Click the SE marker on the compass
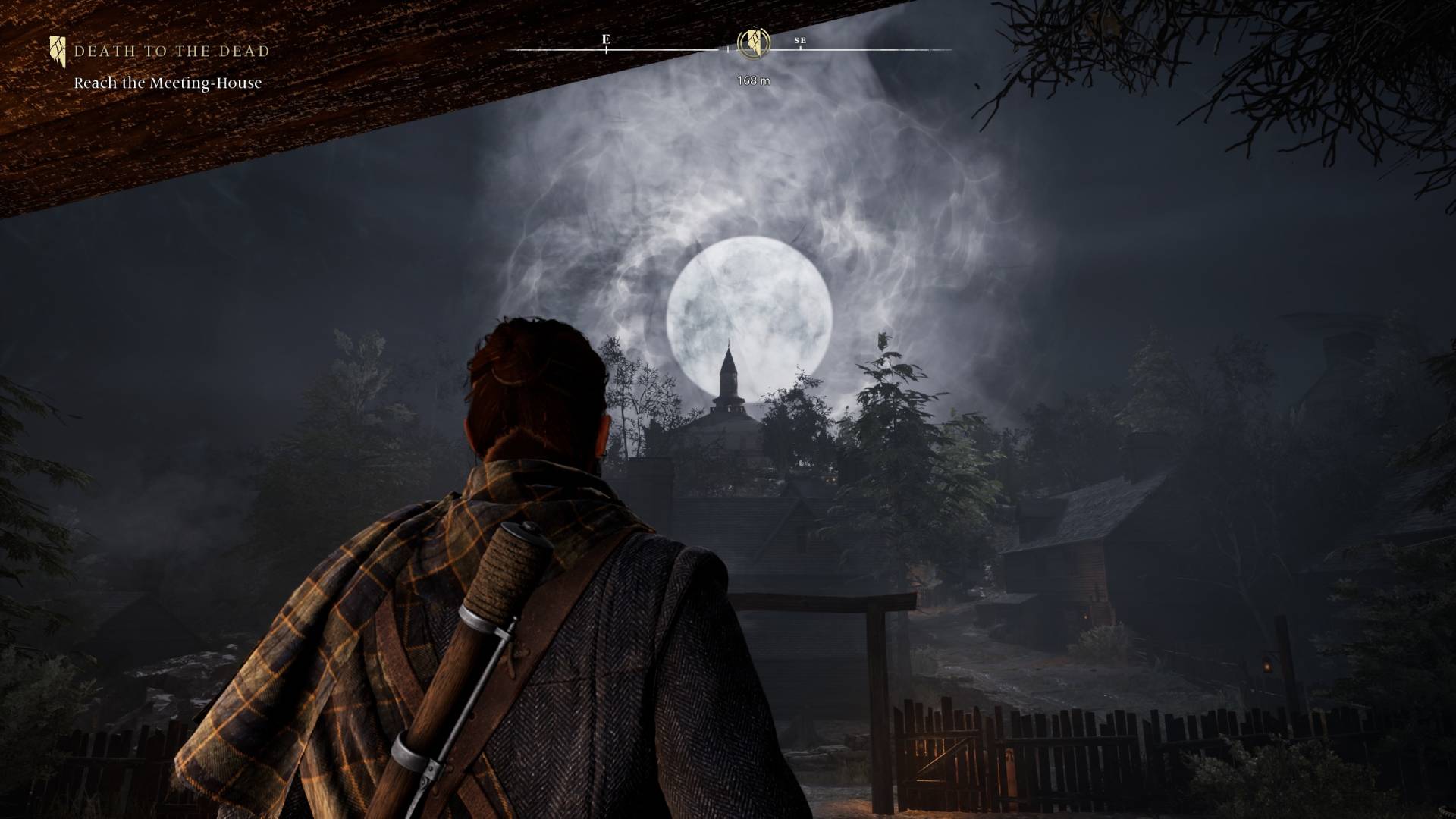The height and width of the screenshot is (819, 1456). (x=800, y=41)
